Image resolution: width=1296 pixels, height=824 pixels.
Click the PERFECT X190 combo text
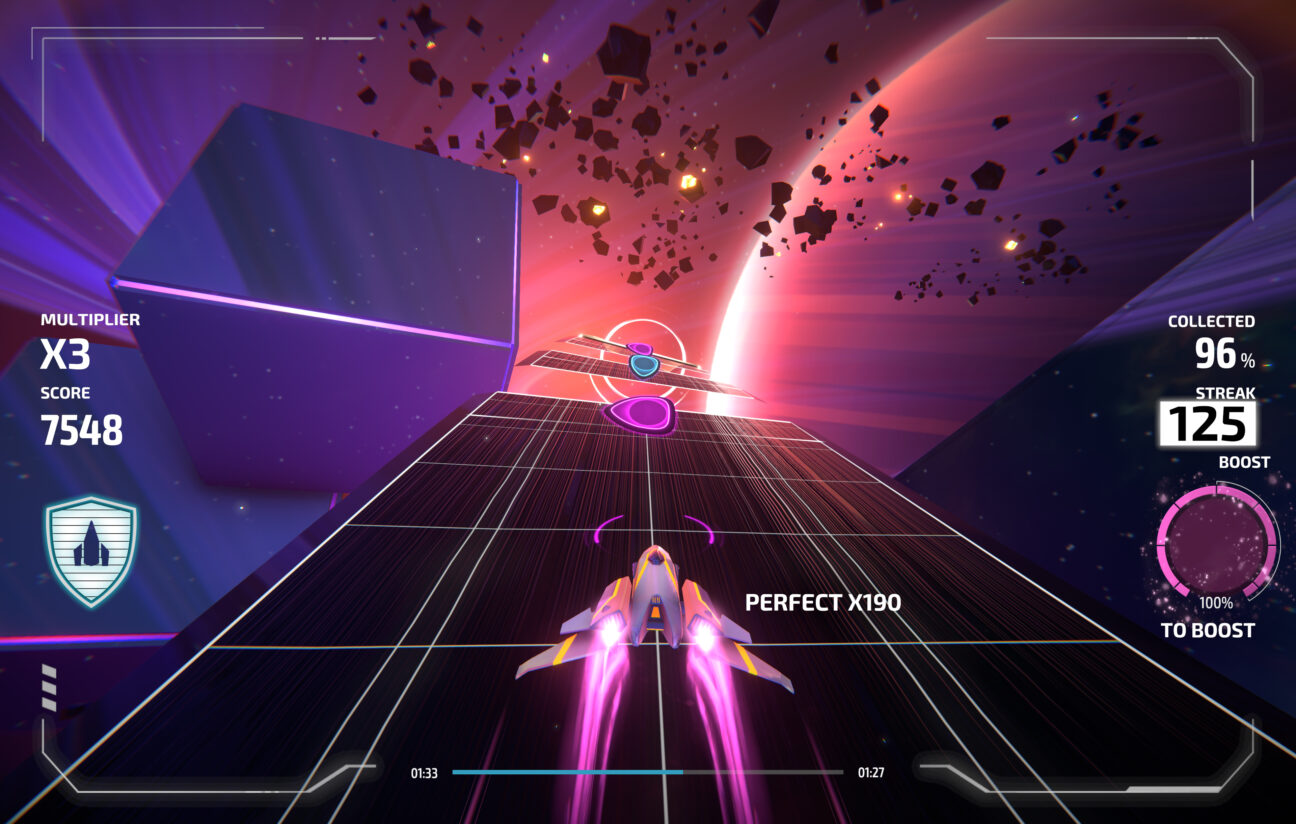tap(822, 601)
